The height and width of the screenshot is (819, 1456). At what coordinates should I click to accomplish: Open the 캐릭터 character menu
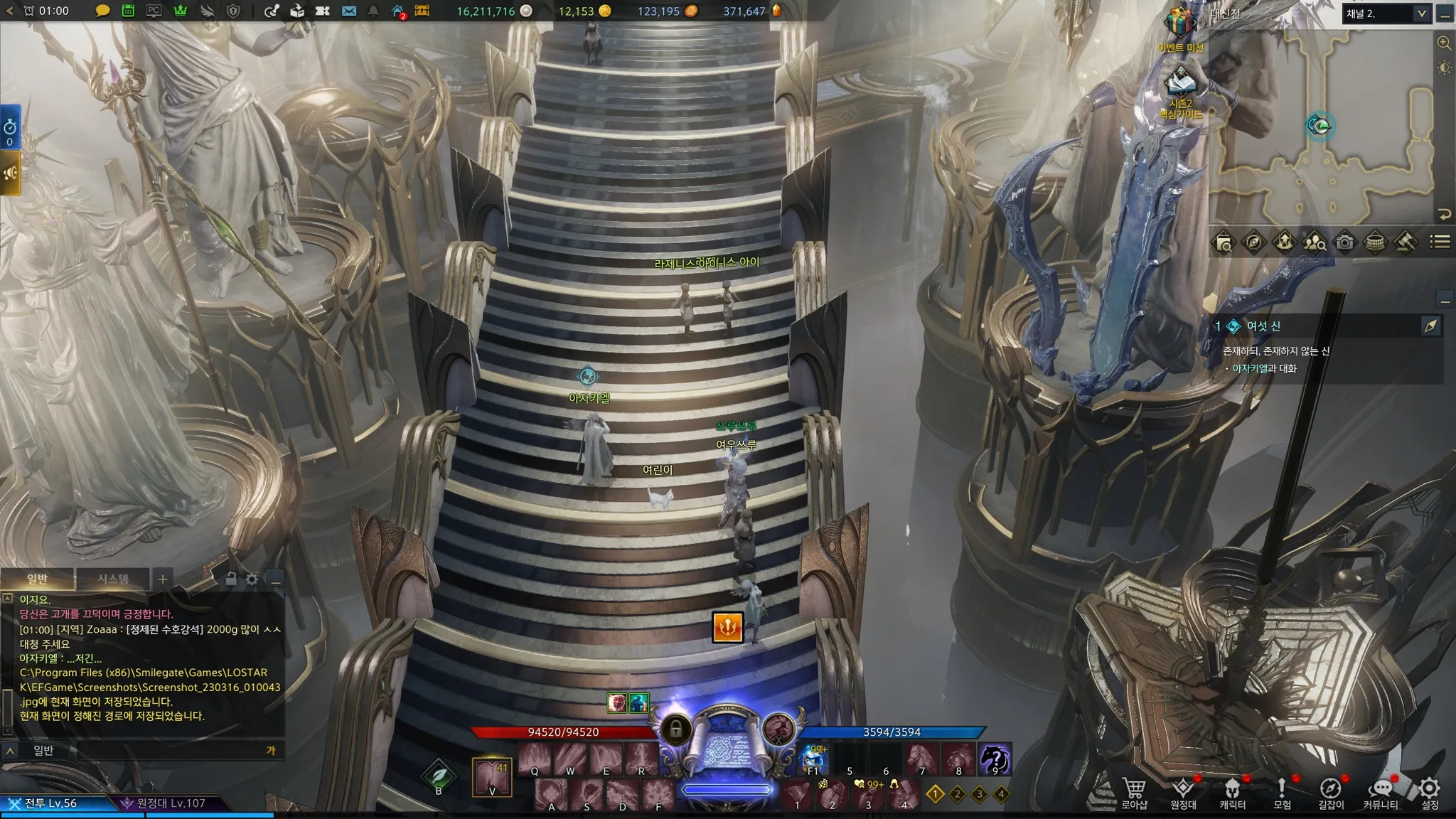pyautogui.click(x=1232, y=793)
